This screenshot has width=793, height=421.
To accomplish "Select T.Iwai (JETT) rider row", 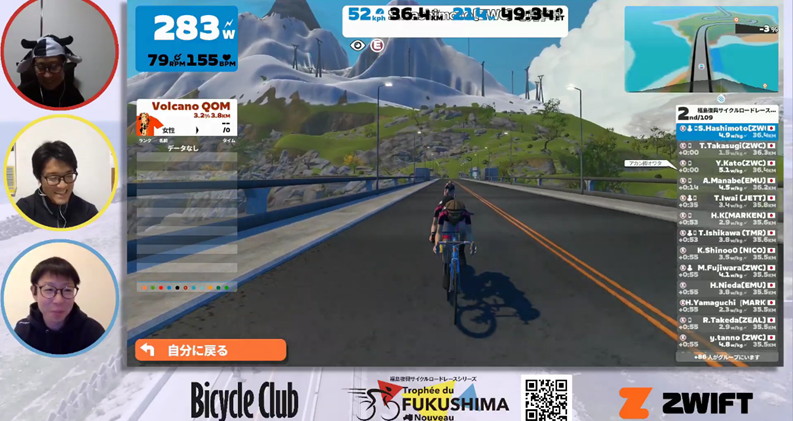I will pyautogui.click(x=727, y=201).
